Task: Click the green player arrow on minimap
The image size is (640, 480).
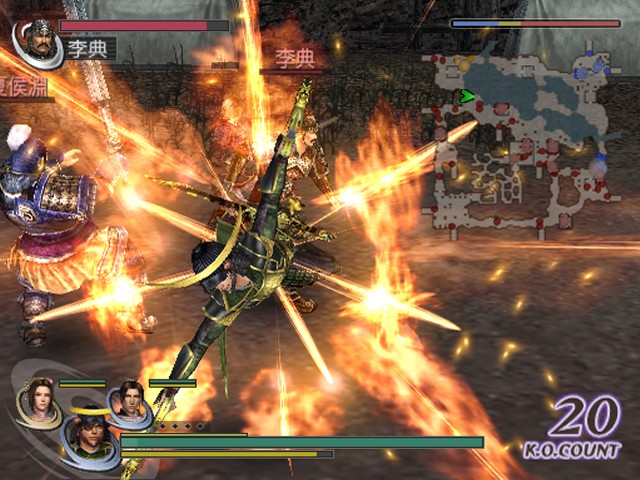Action: (x=466, y=97)
